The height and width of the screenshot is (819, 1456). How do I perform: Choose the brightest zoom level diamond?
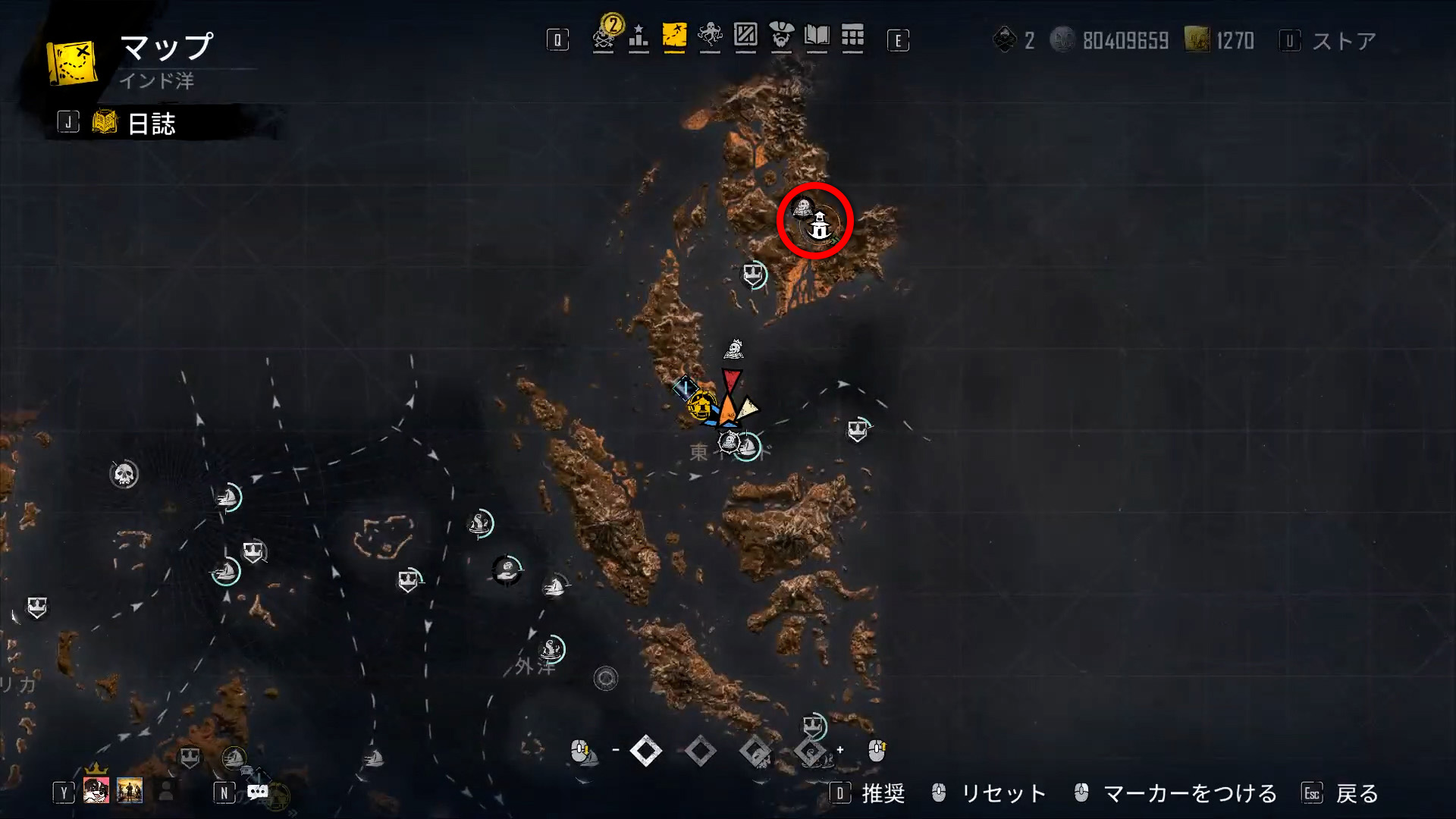tap(646, 751)
